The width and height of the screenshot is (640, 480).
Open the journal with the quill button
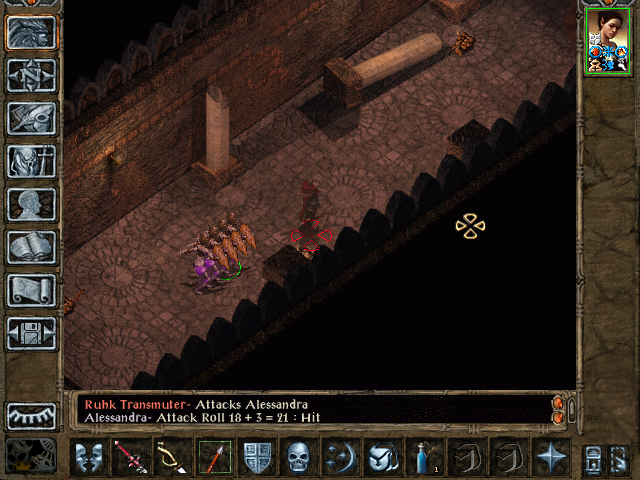32,118
